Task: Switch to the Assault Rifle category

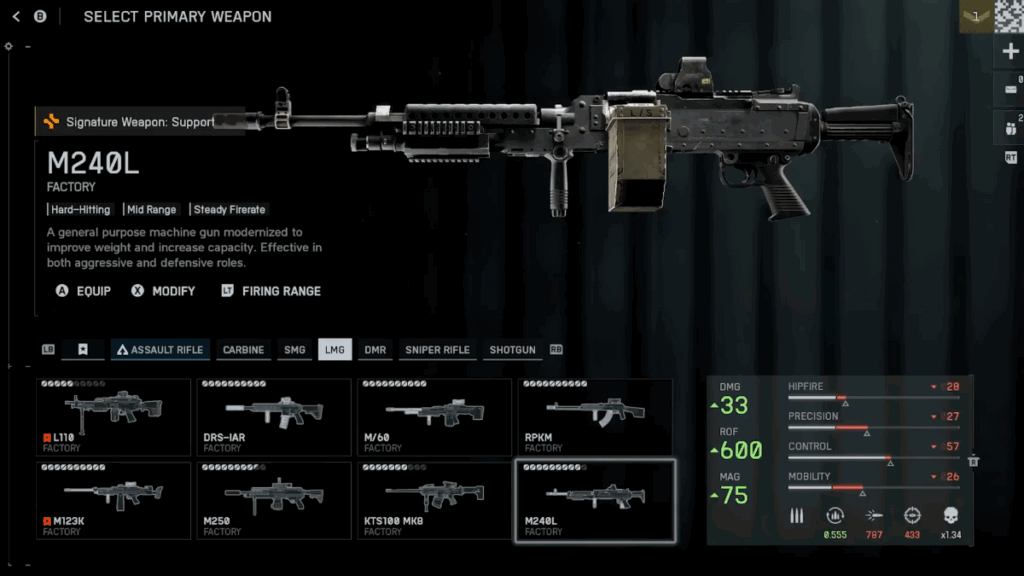Action: (x=160, y=350)
